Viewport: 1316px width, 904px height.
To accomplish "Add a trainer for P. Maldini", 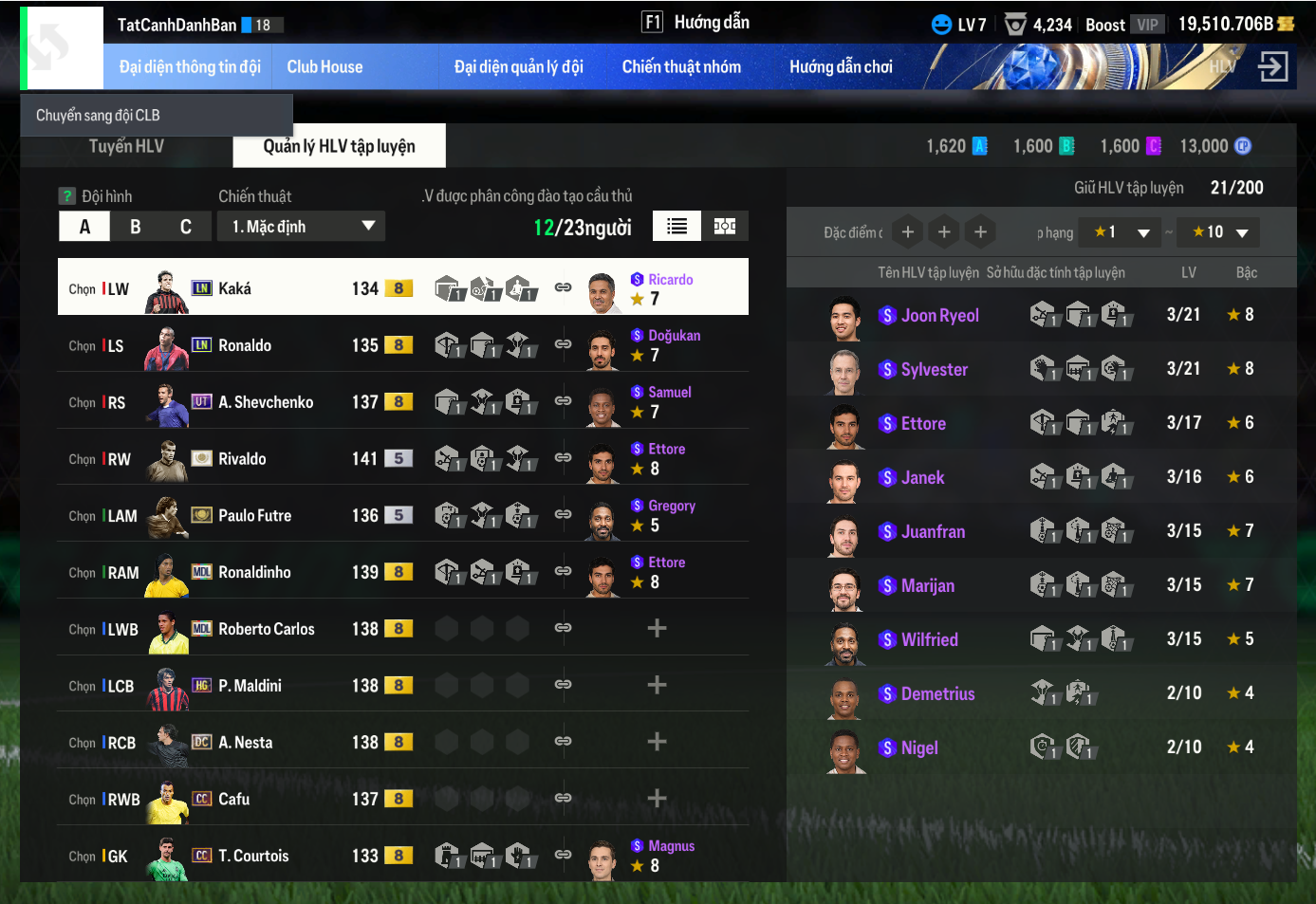I will pyautogui.click(x=657, y=685).
